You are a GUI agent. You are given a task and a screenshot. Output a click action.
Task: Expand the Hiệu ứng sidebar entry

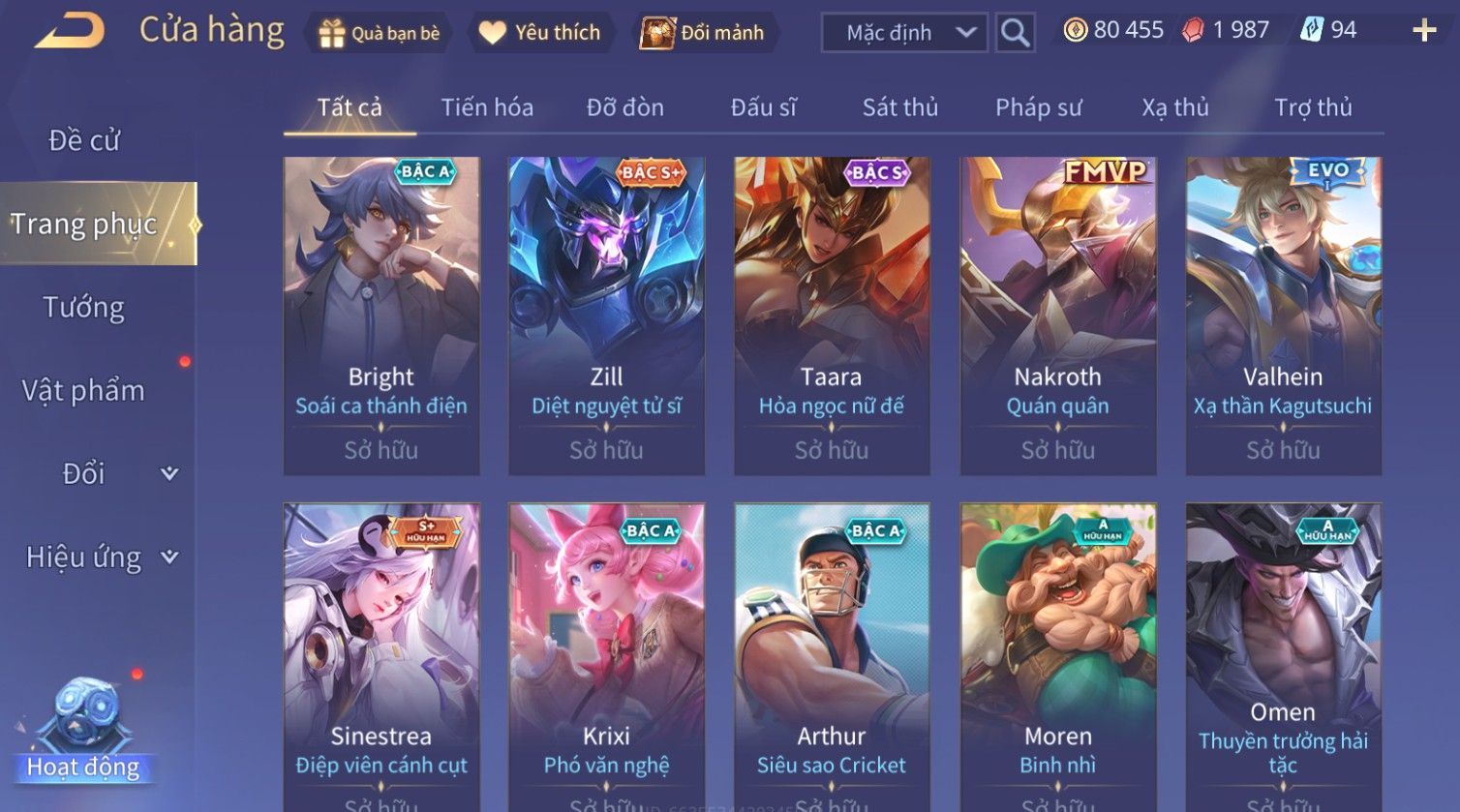click(97, 557)
